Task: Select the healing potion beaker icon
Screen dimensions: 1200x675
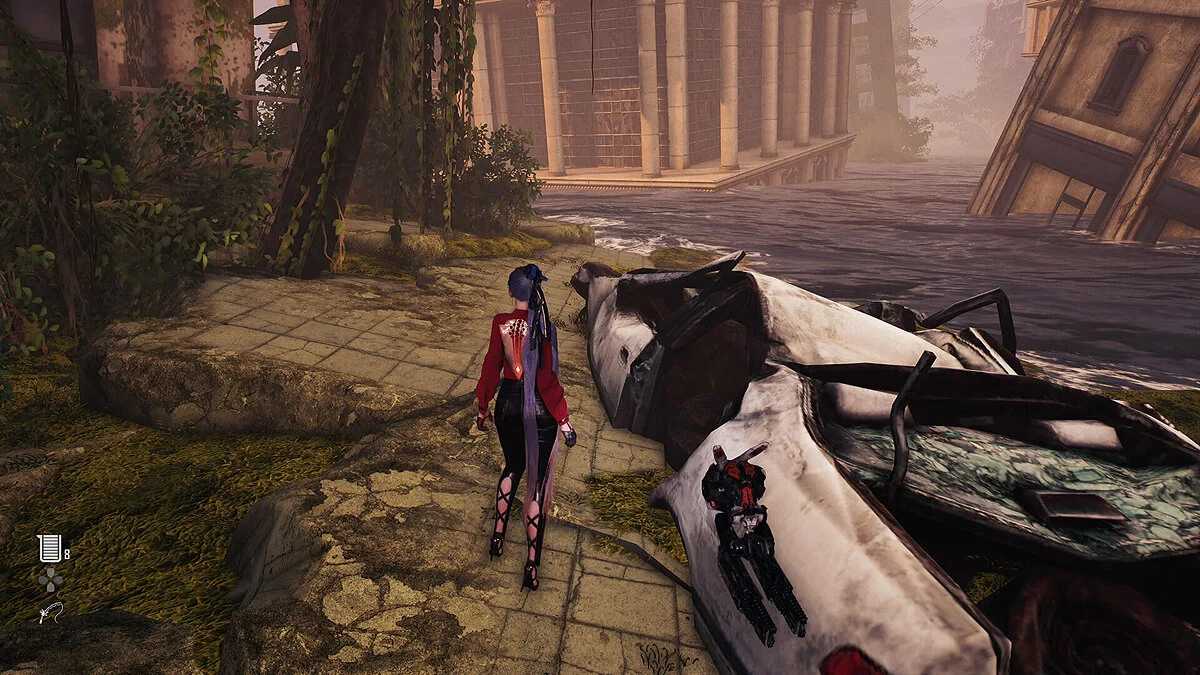Action: point(49,548)
